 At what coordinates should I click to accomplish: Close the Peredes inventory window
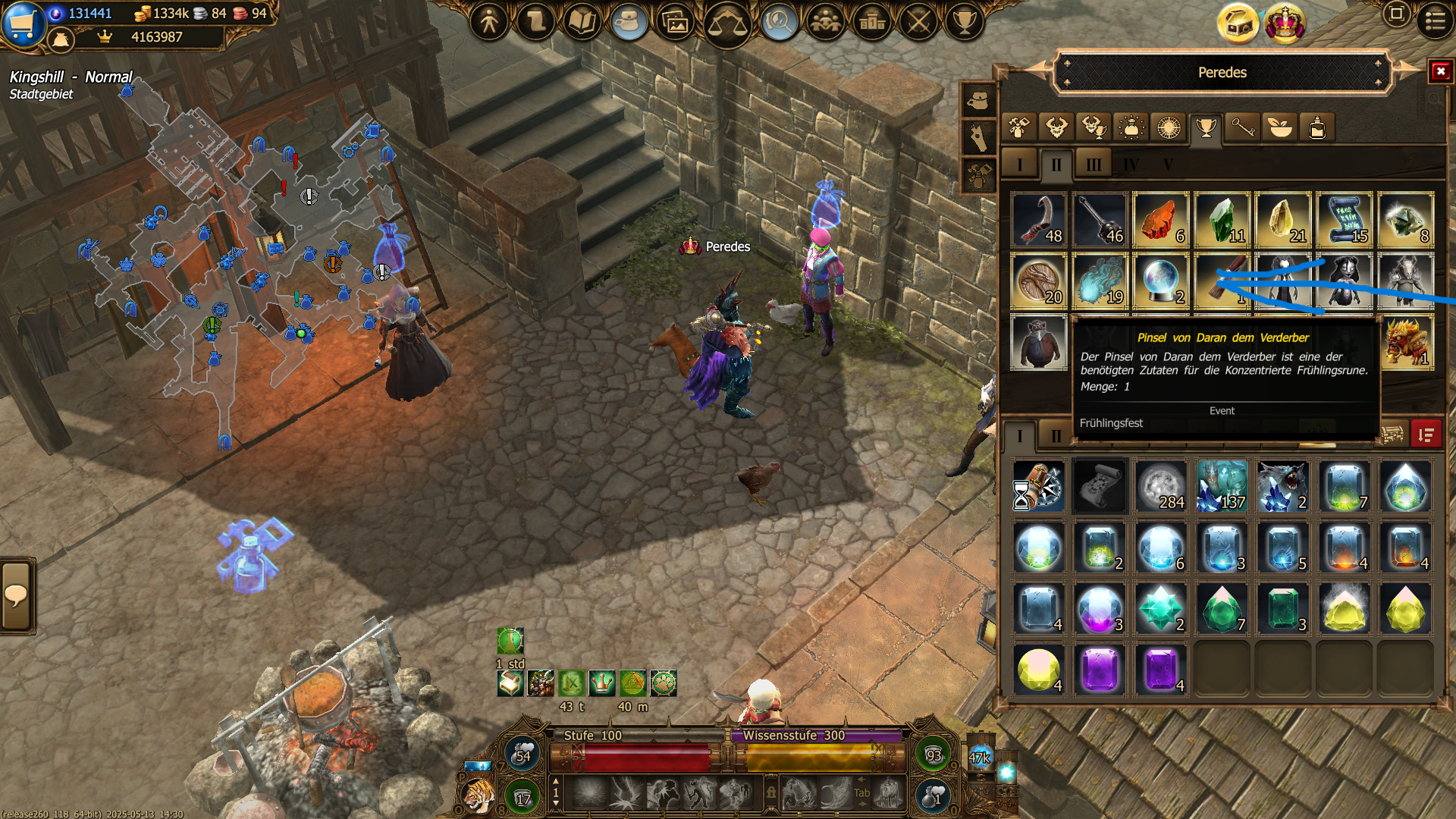[x=1440, y=72]
